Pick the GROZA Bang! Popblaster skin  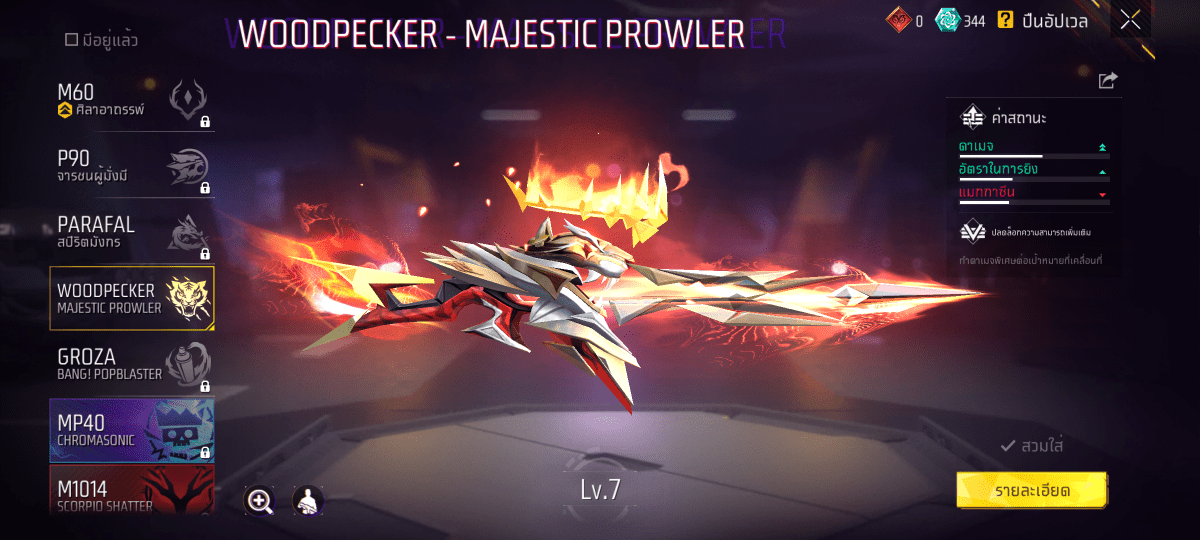click(132, 364)
